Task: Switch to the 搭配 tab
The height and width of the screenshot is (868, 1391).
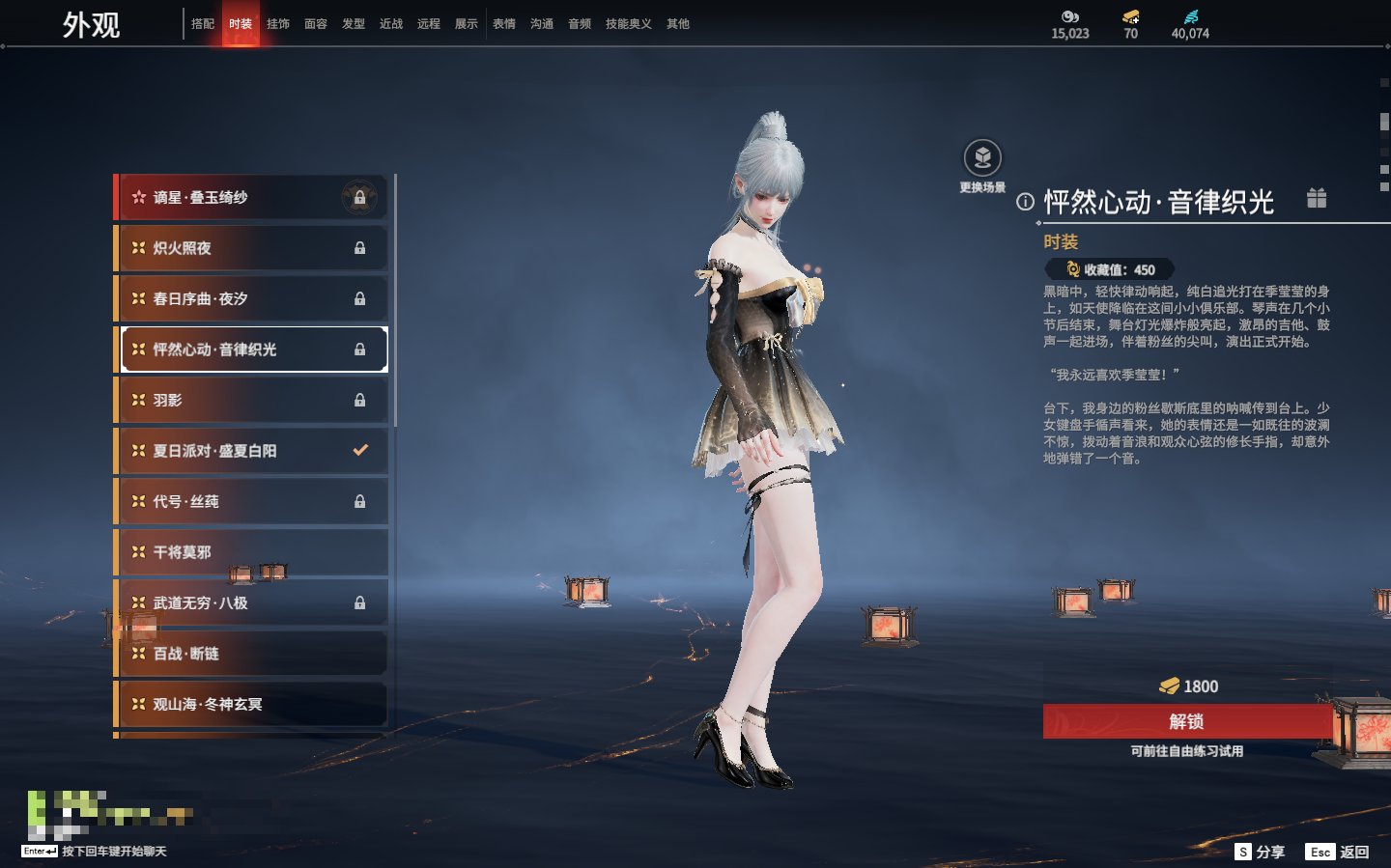Action: (203, 24)
